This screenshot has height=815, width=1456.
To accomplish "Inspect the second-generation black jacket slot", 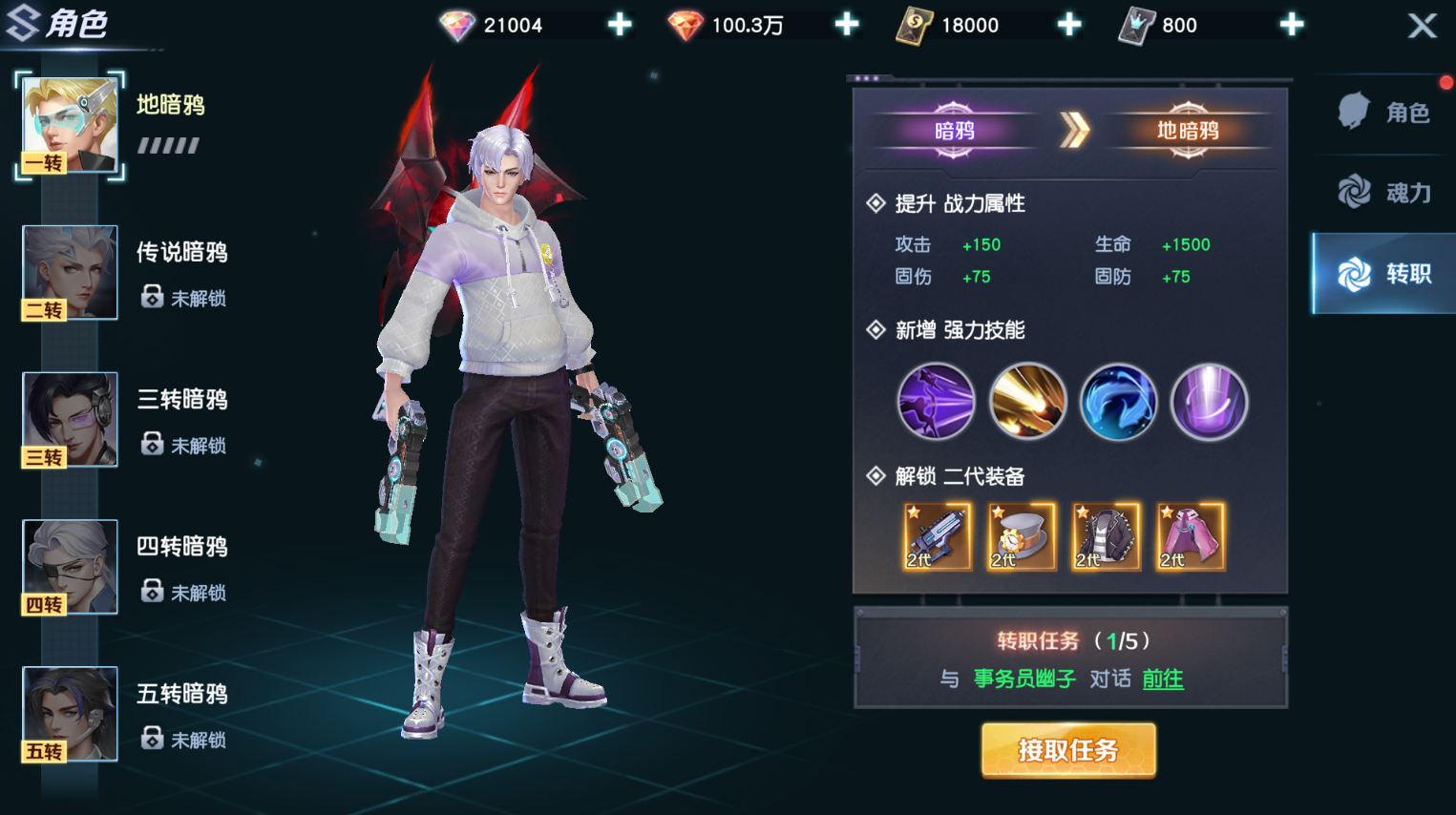I will [1106, 537].
